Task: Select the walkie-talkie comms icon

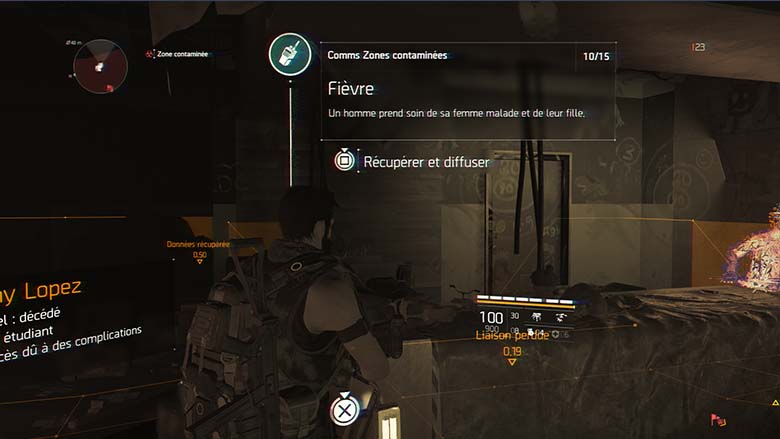Action: click(290, 55)
